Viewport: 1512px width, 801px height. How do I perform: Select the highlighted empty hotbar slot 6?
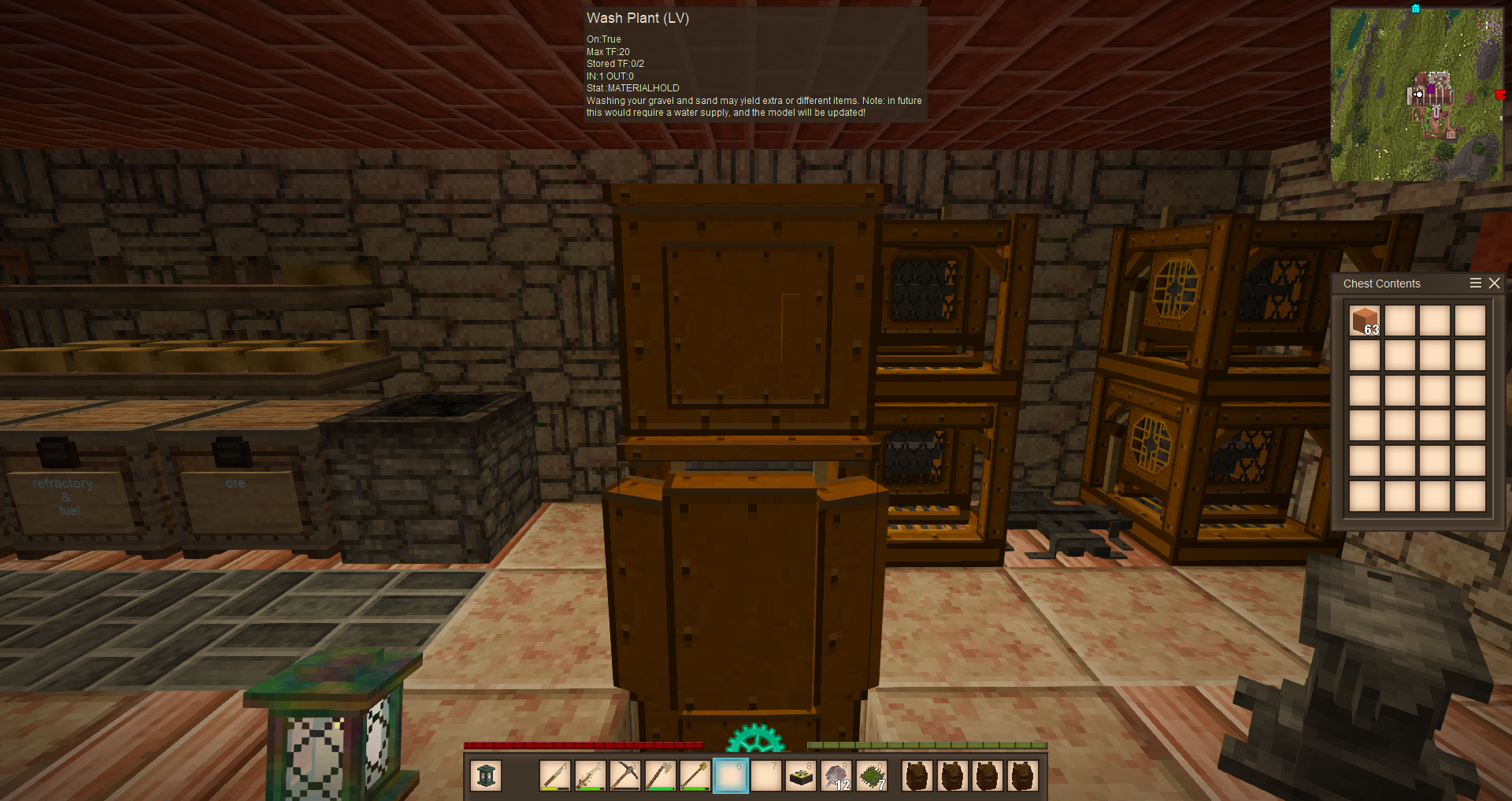tap(730, 776)
